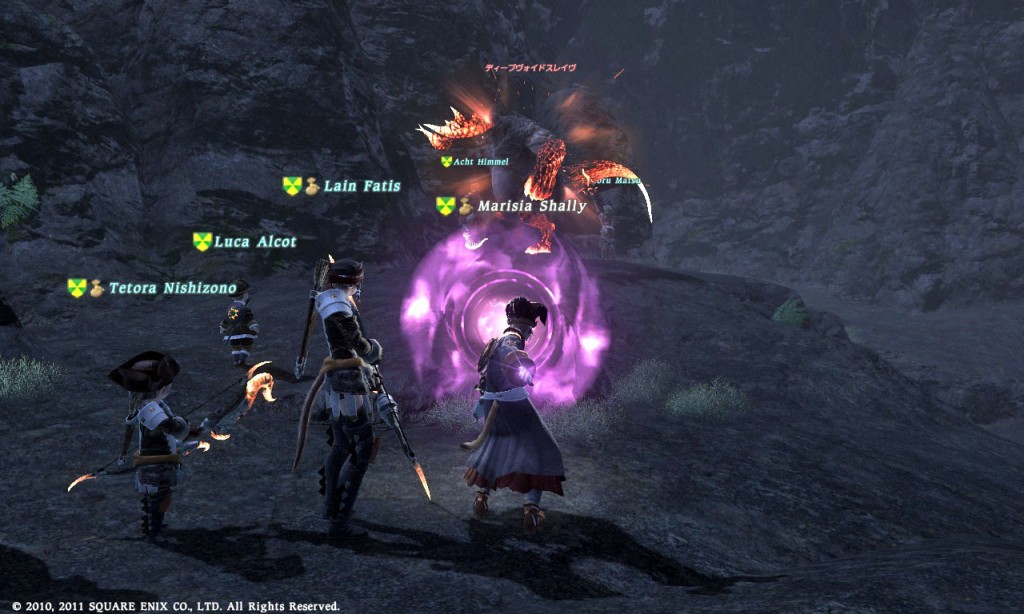
Task: Select the Lain Fatis nameplate
Action: 361,186
